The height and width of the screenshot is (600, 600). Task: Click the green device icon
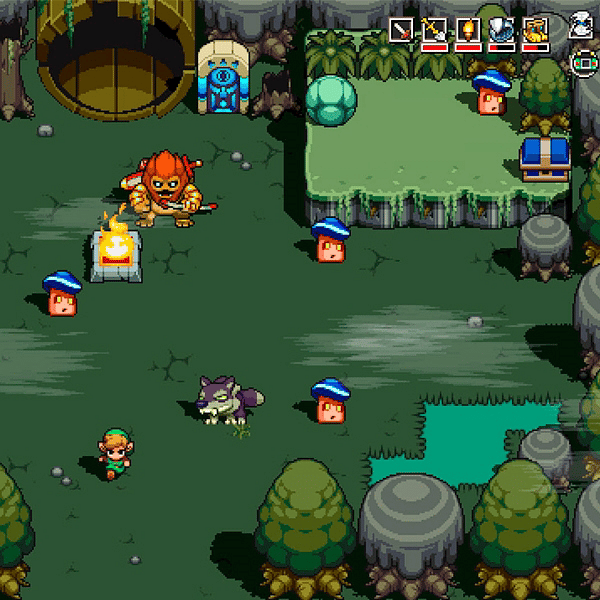click(x=580, y=62)
